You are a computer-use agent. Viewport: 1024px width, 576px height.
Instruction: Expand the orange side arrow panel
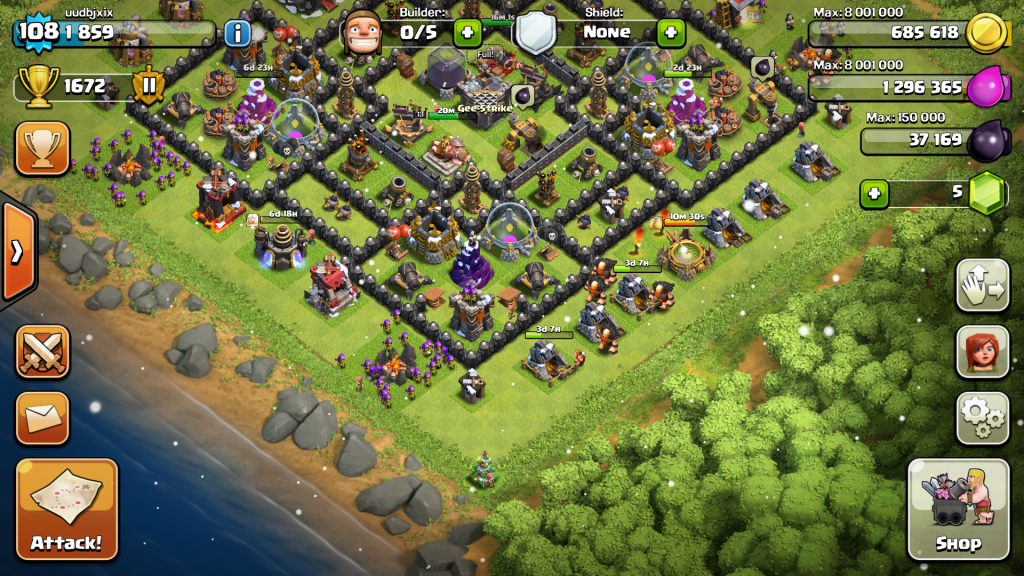pyautogui.click(x=17, y=252)
